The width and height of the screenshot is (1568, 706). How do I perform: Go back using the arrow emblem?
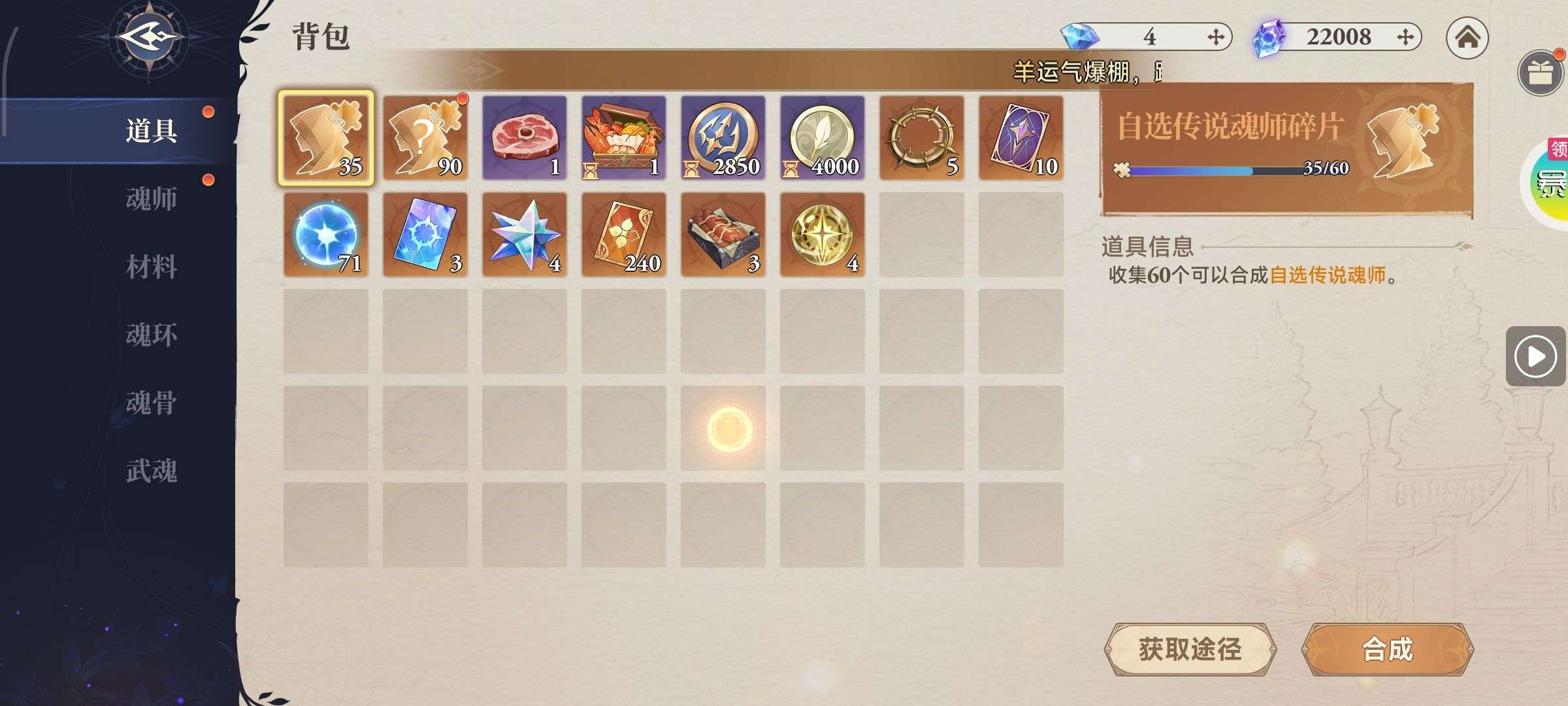pos(149,38)
